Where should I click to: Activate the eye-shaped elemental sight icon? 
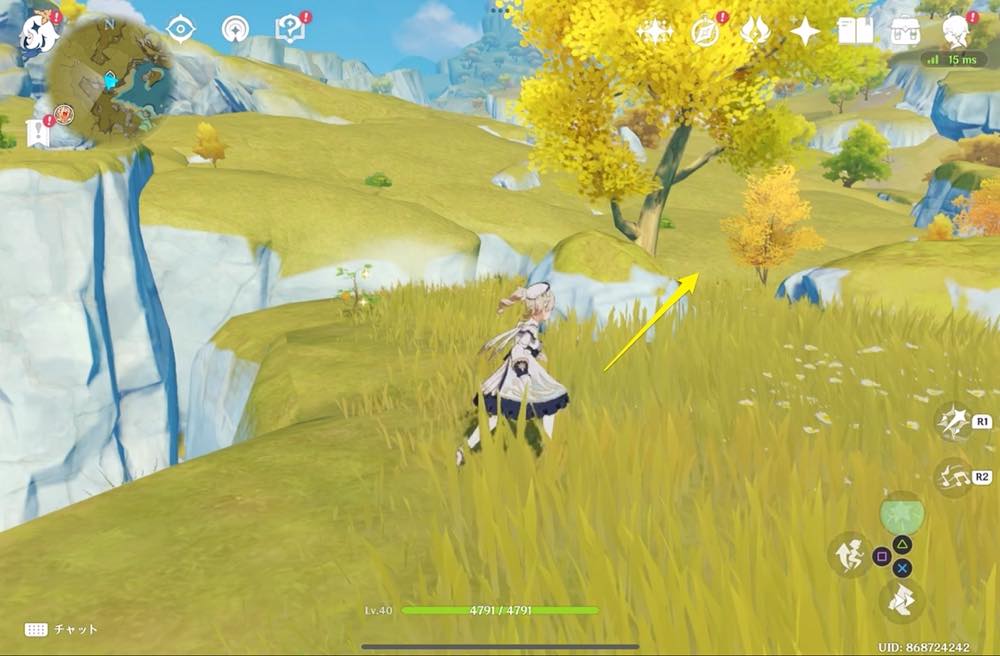(x=180, y=29)
